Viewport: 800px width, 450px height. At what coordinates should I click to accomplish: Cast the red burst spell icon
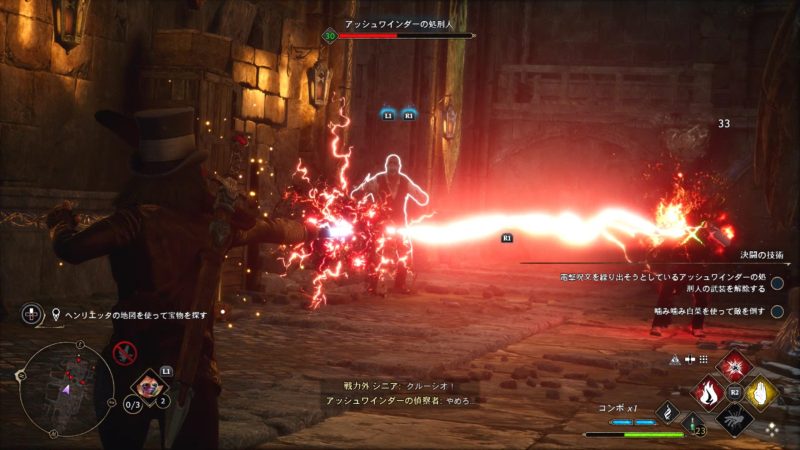(x=735, y=366)
